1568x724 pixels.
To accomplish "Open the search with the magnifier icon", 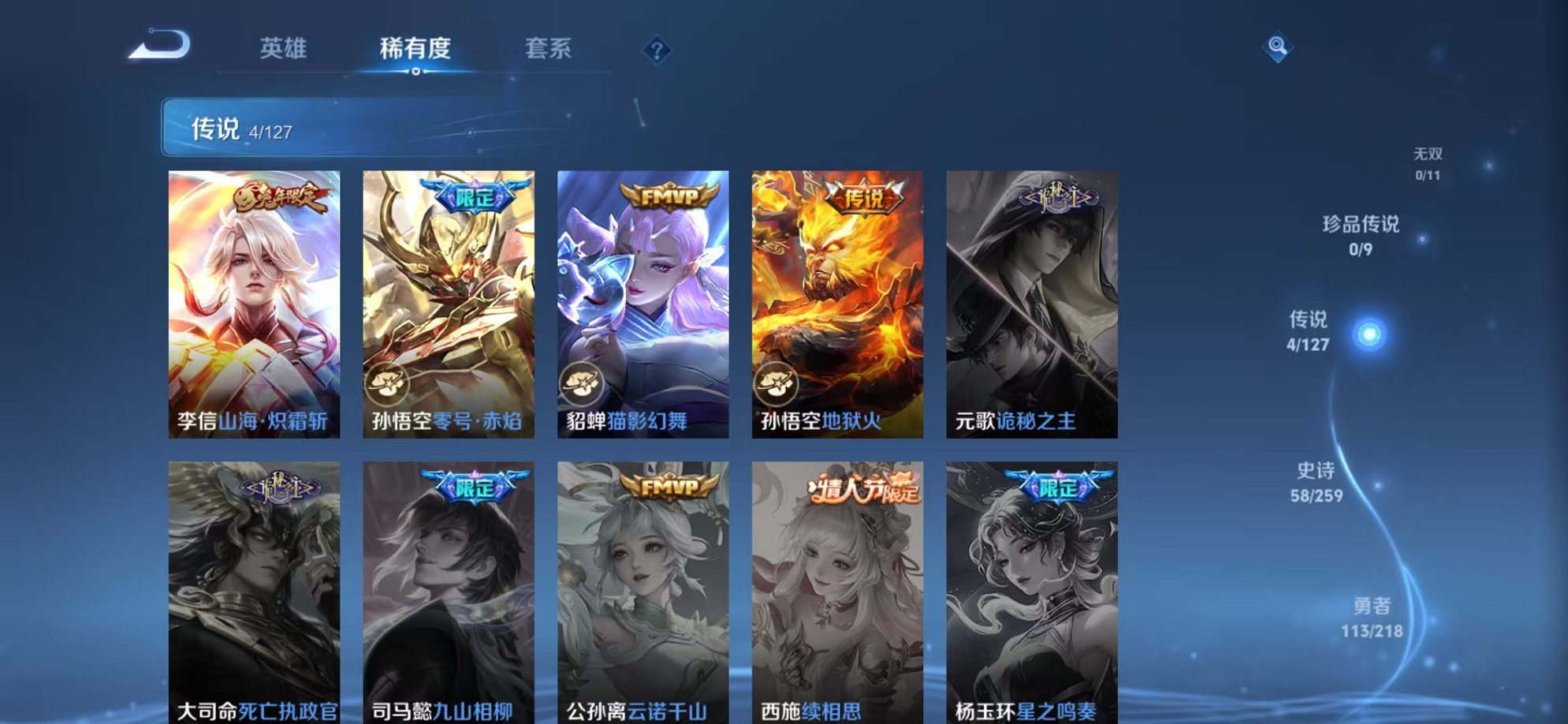I will [1278, 49].
